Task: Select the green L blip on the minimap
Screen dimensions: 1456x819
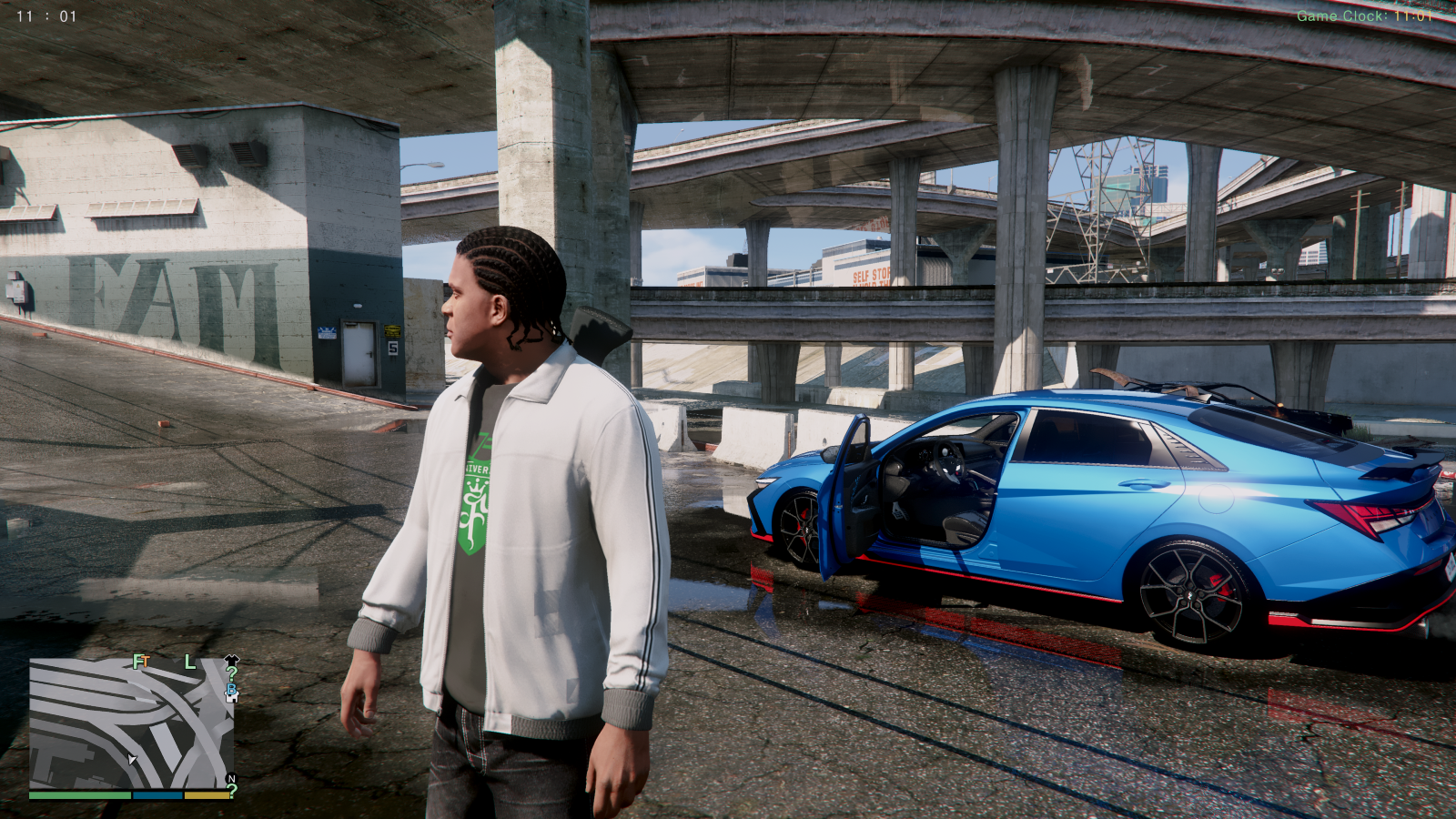Action: pos(190,662)
